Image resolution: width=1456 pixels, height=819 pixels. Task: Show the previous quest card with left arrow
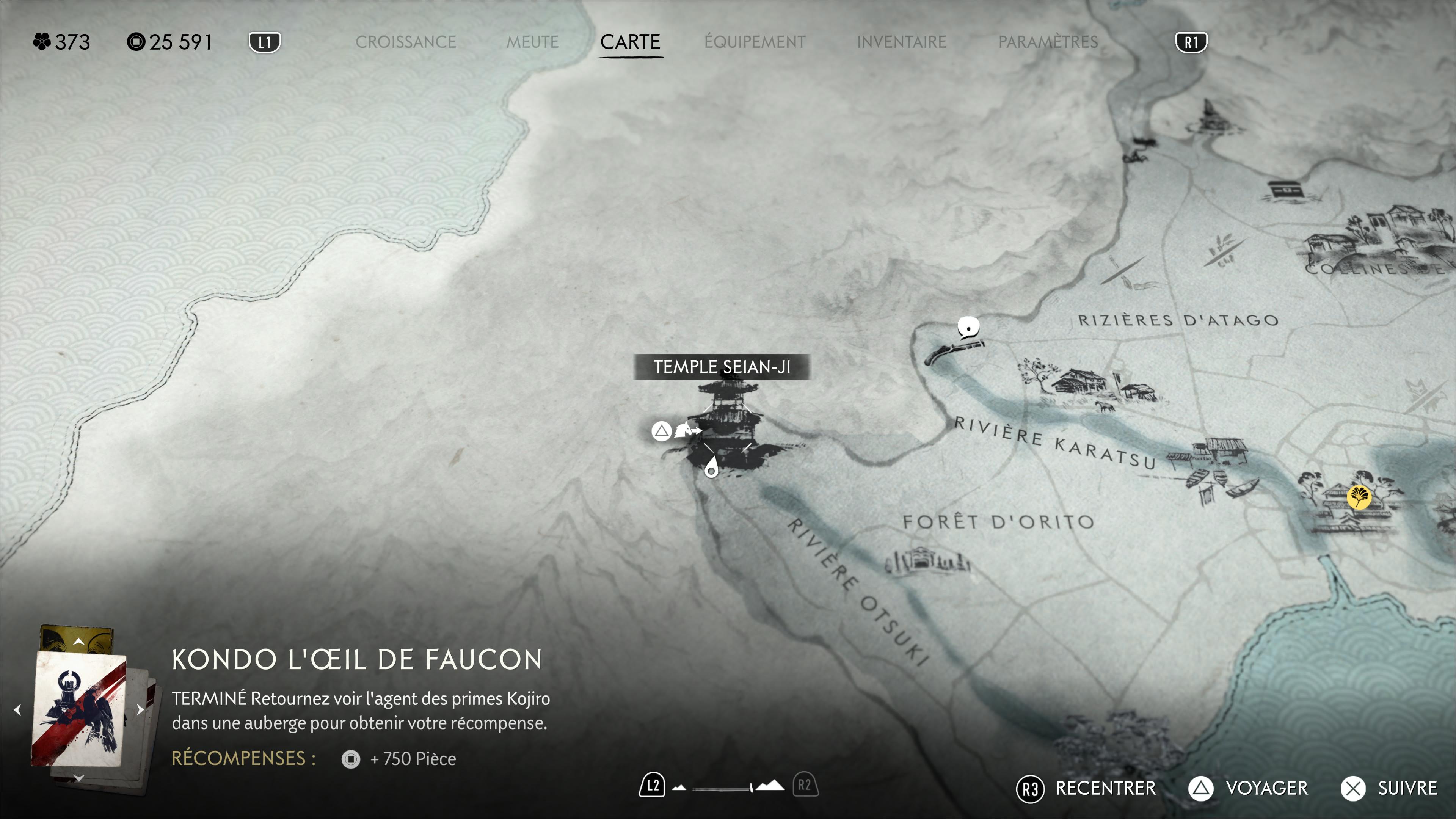pyautogui.click(x=17, y=710)
